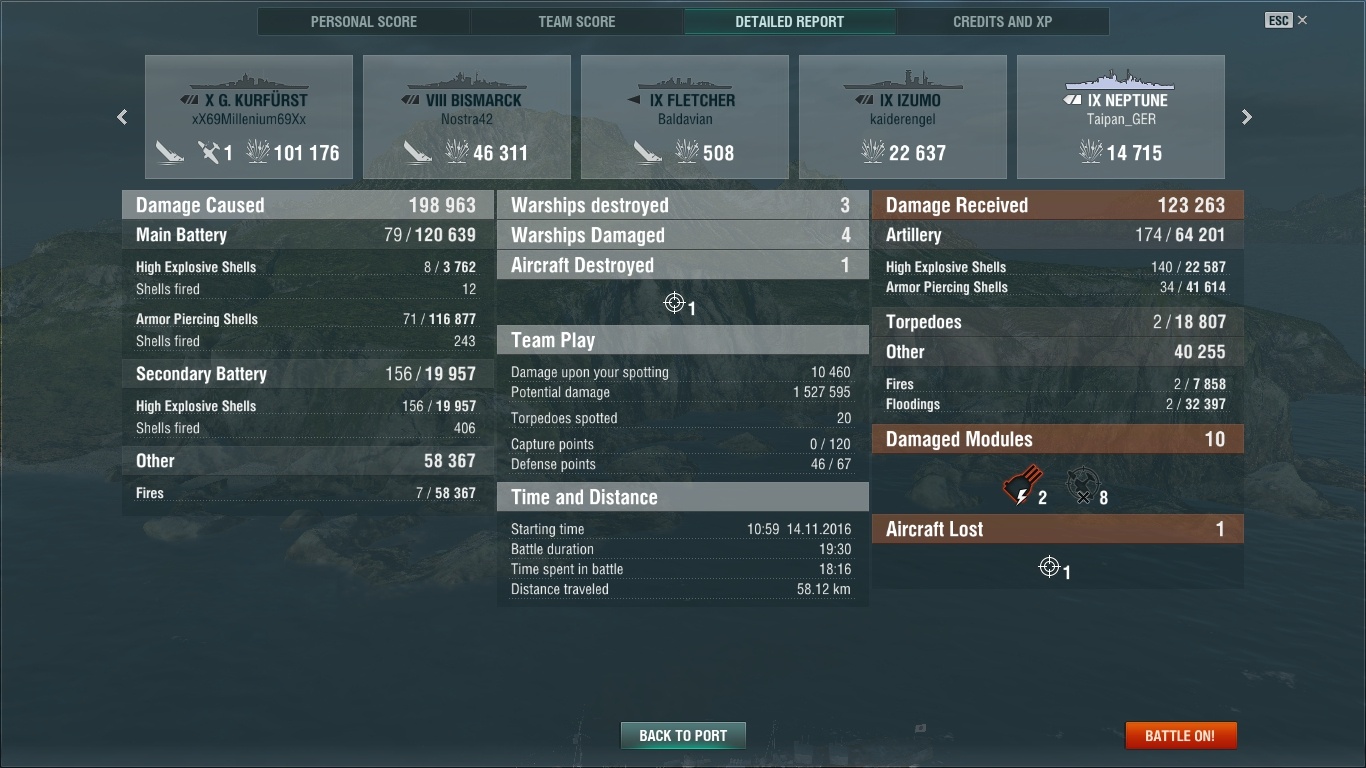Click the Back to Port button
The image size is (1366, 768).
coord(683,735)
